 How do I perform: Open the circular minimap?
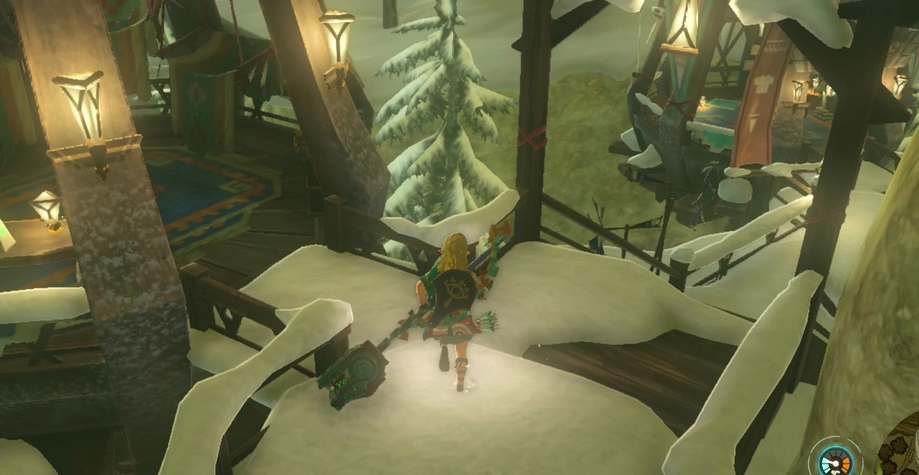(x=900, y=457)
